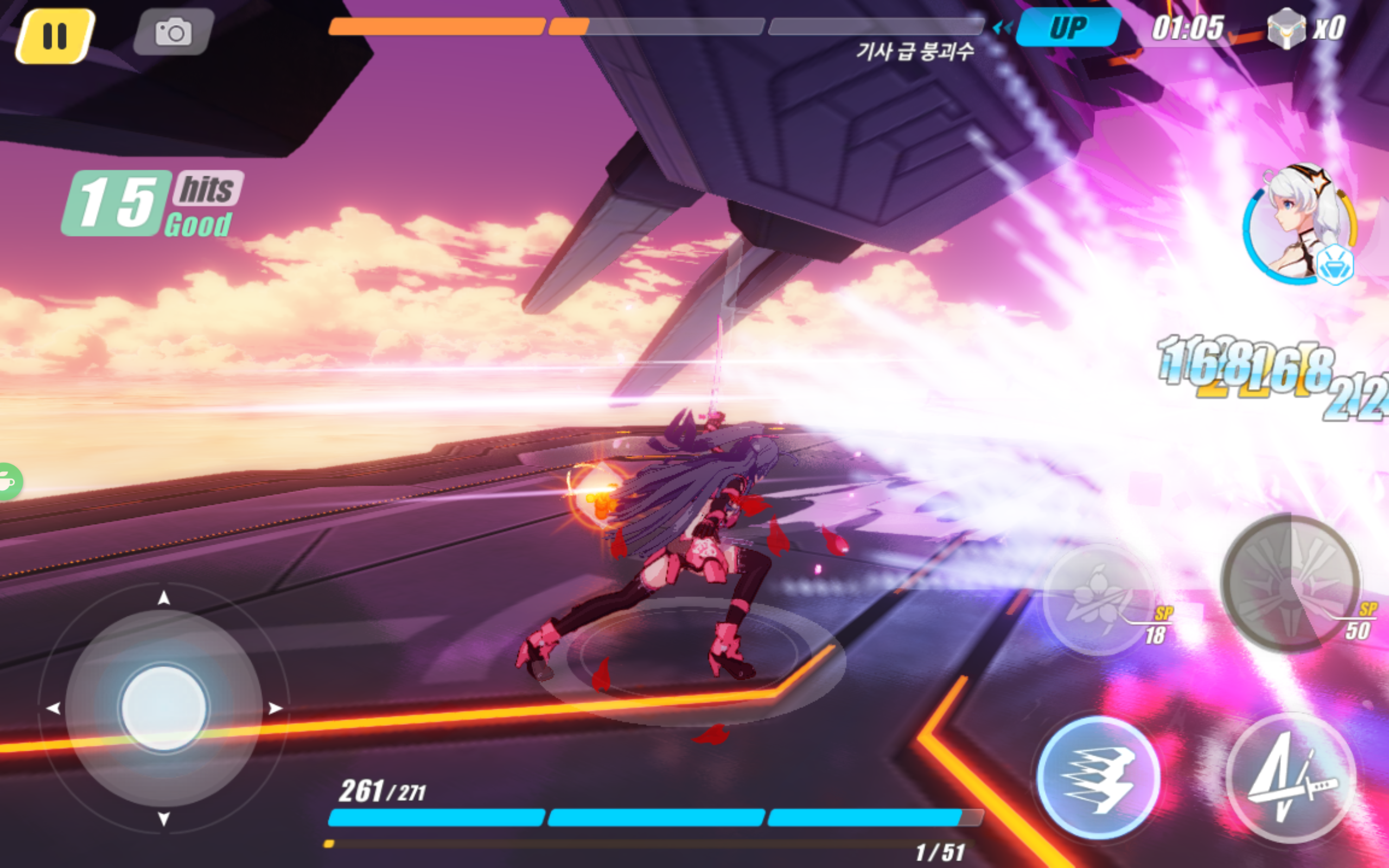Tap the virtual joystick center knob

pyautogui.click(x=163, y=708)
